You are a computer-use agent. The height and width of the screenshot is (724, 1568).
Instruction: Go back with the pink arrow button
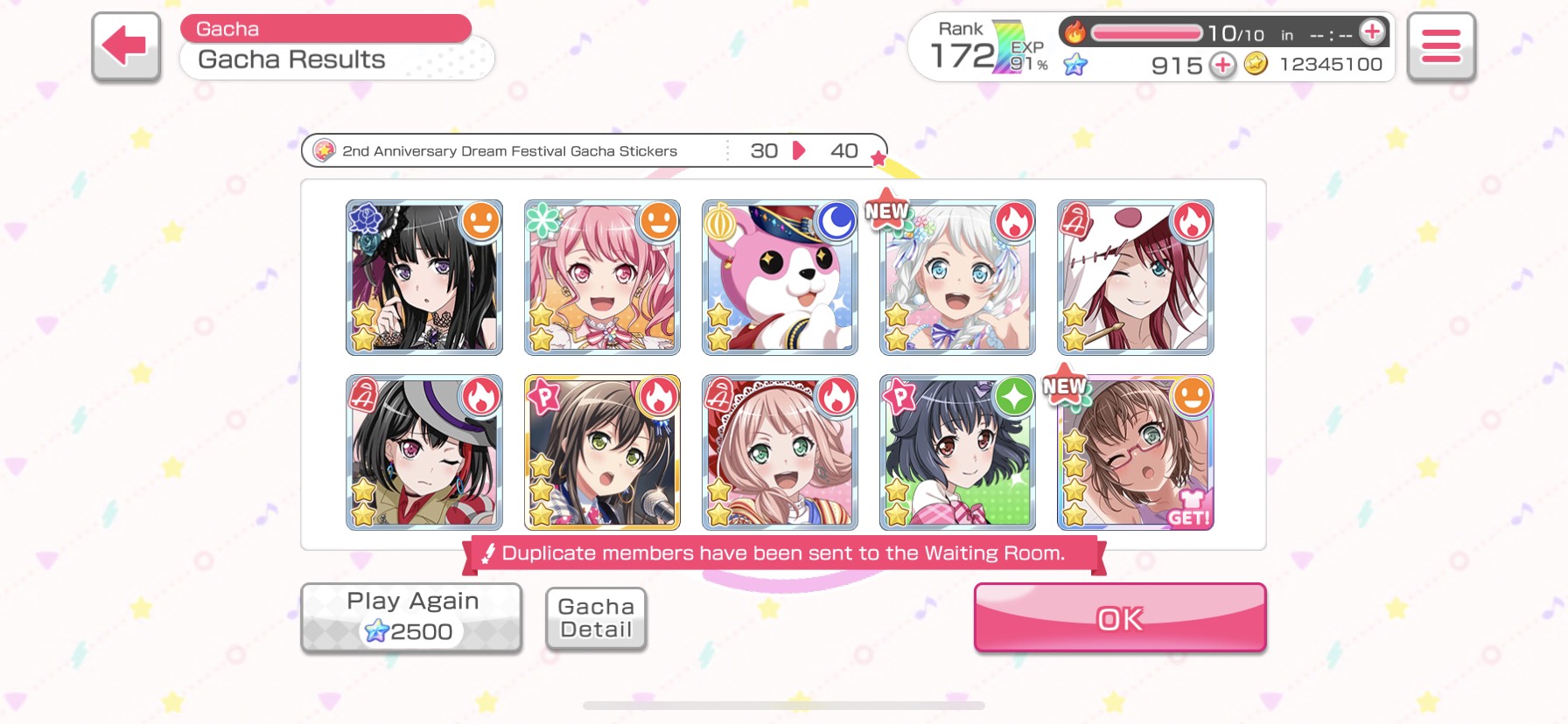click(x=126, y=46)
